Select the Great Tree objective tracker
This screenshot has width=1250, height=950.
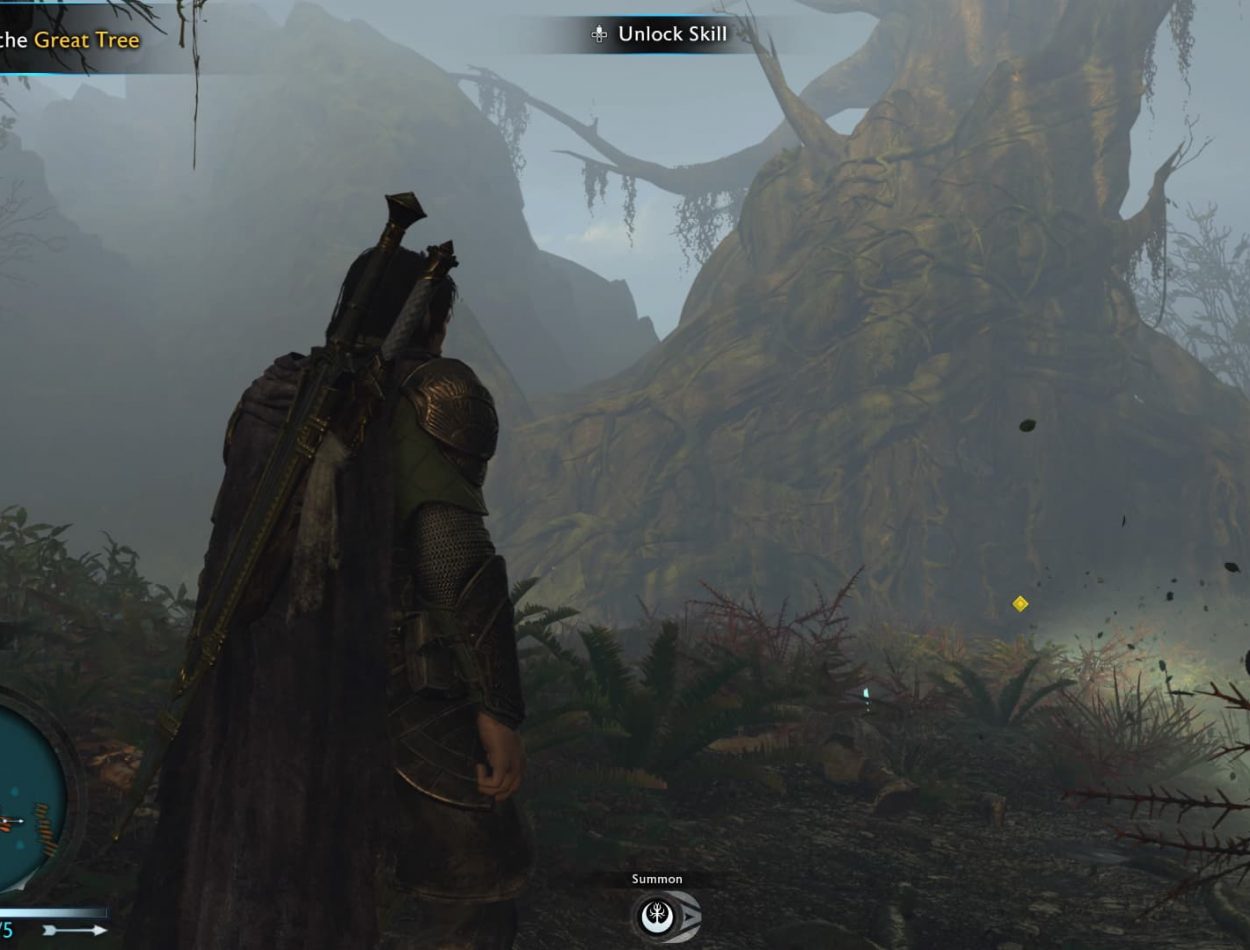70,40
